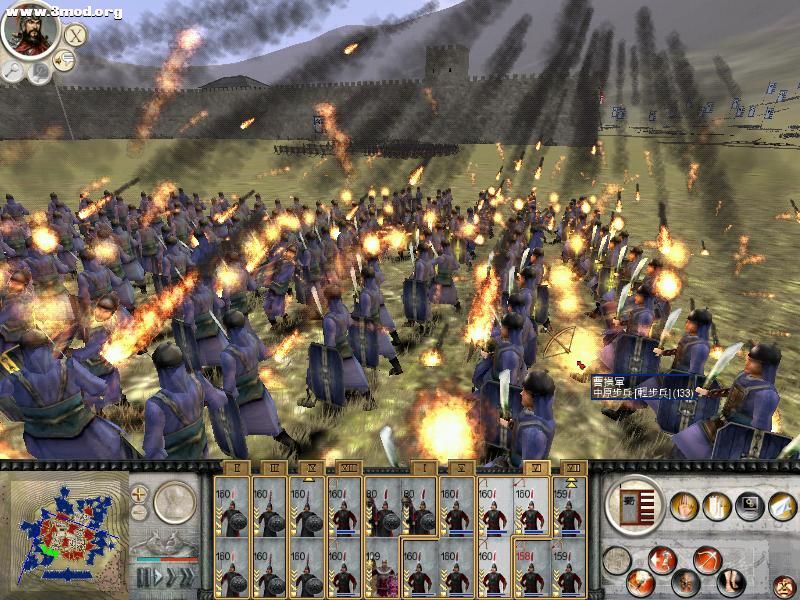800x600 pixels.
Task: Click the raised hand halt button
Action: tap(683, 506)
